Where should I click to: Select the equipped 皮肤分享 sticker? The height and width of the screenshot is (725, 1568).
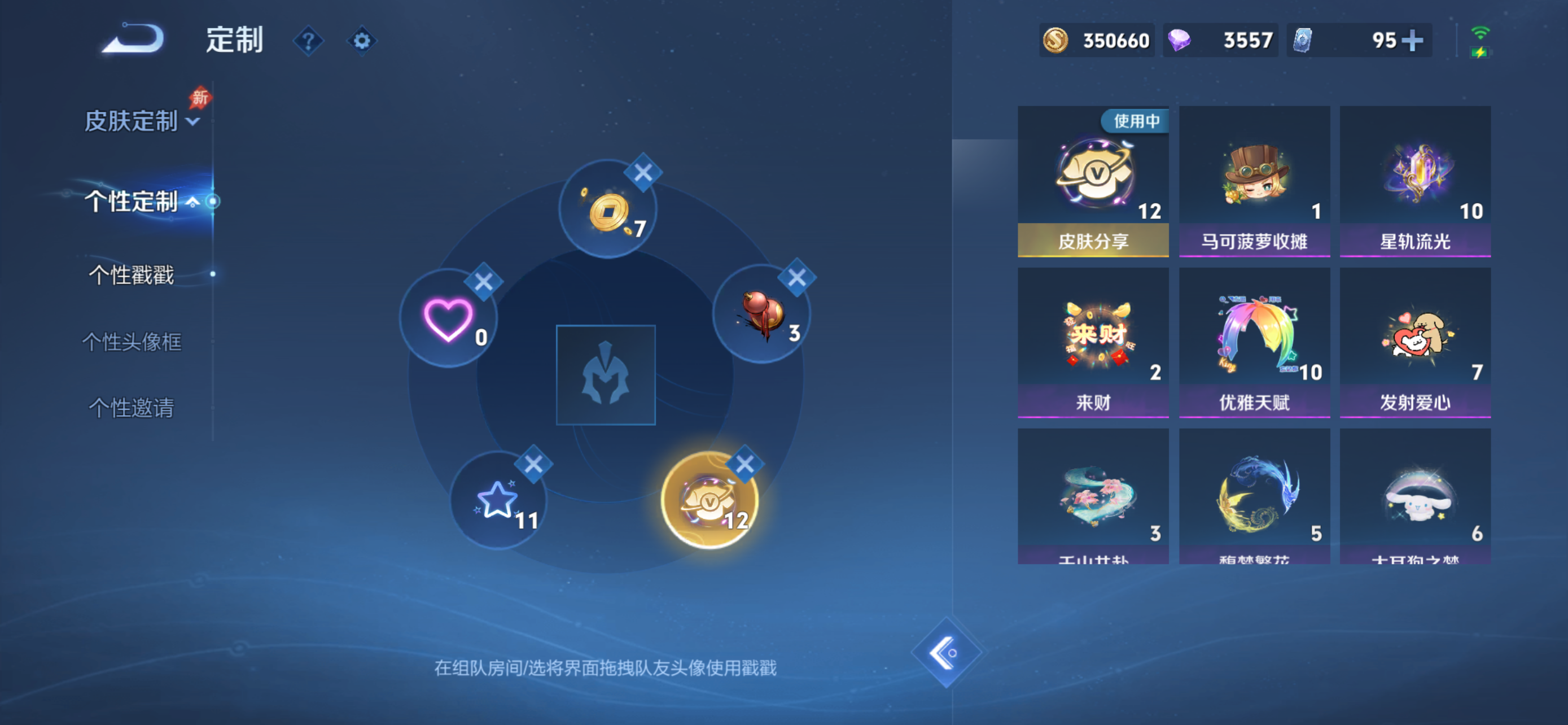pyautogui.click(x=1093, y=180)
